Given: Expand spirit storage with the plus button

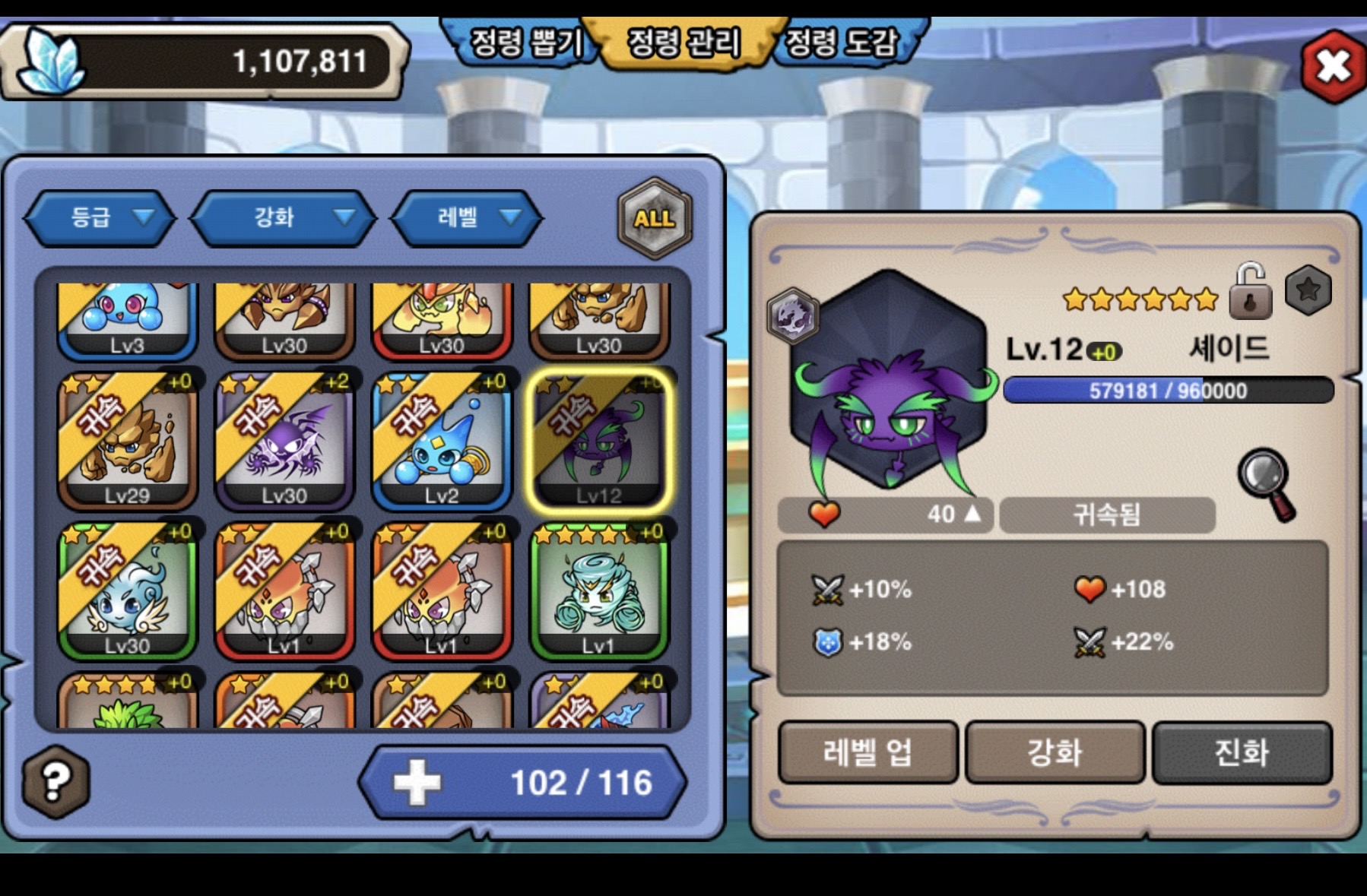Looking at the screenshot, I should [x=417, y=782].
